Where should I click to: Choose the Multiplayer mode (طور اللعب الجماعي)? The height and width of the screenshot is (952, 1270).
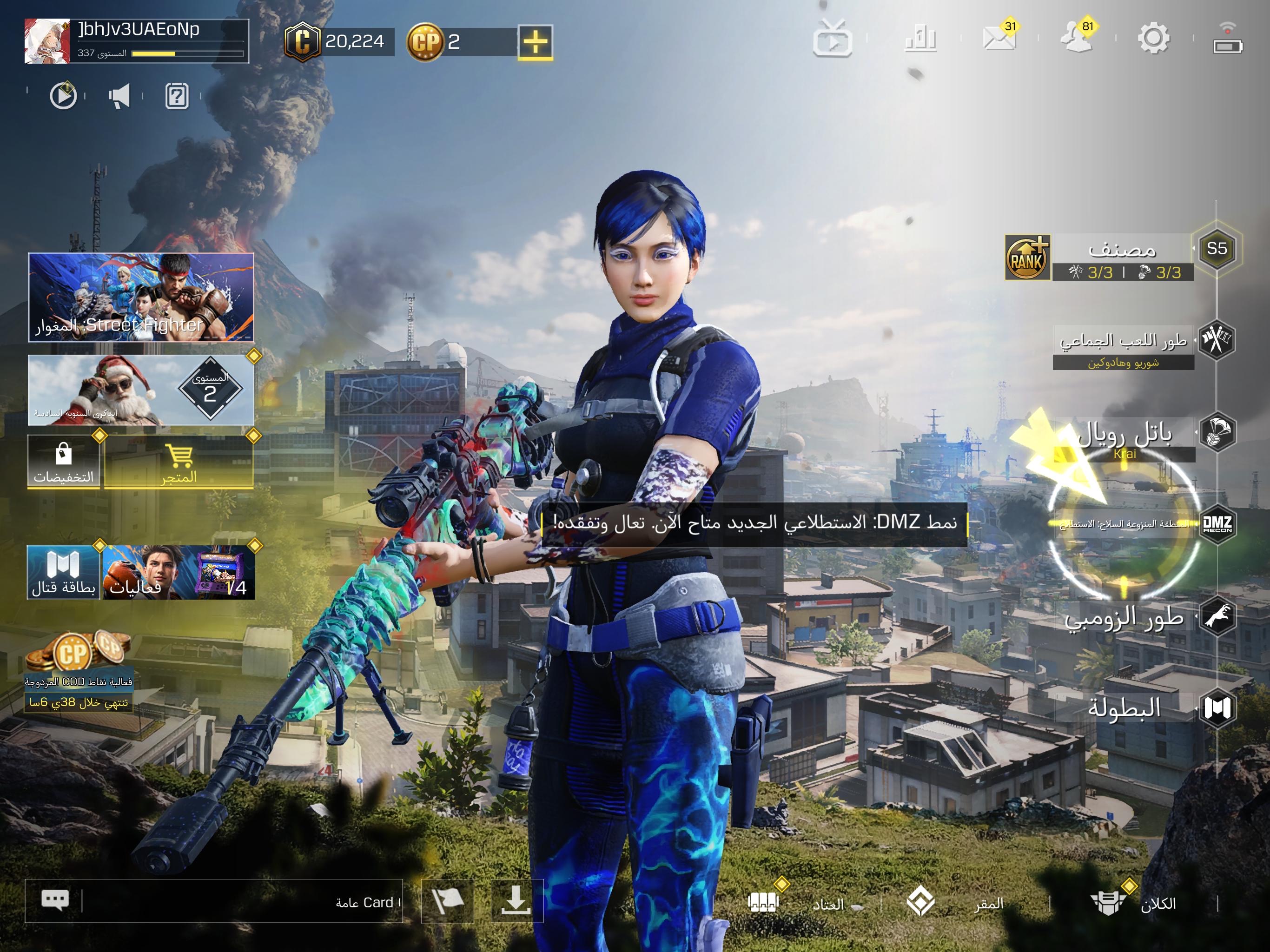(x=1123, y=342)
